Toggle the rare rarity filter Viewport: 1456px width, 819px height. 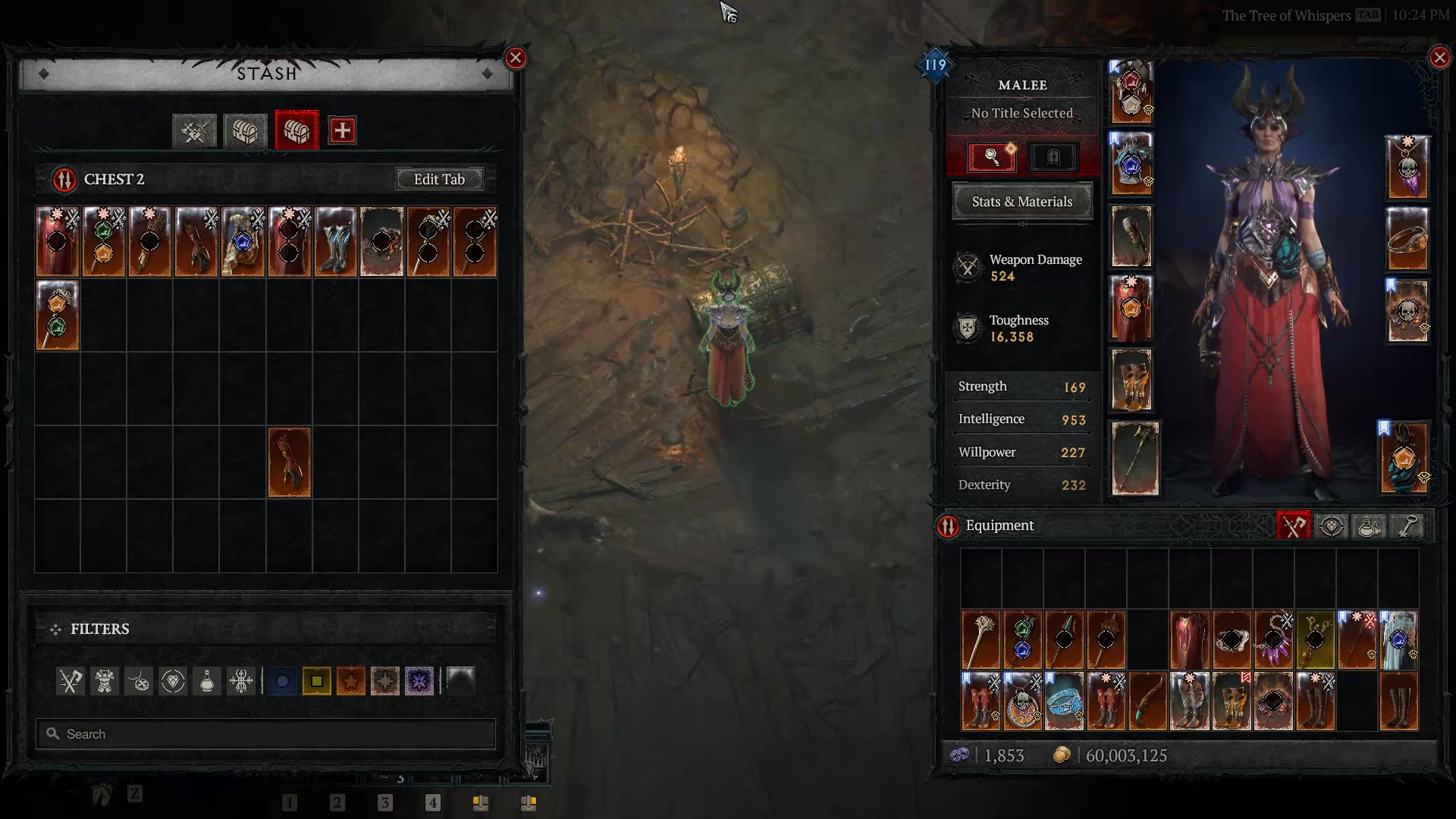[x=316, y=681]
